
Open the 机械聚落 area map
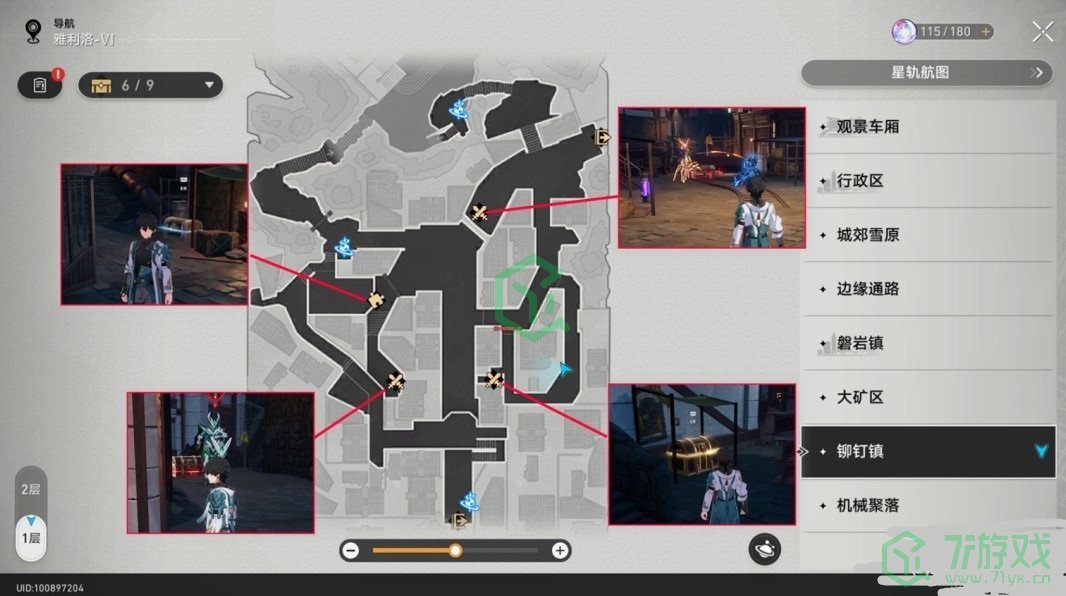coord(867,505)
